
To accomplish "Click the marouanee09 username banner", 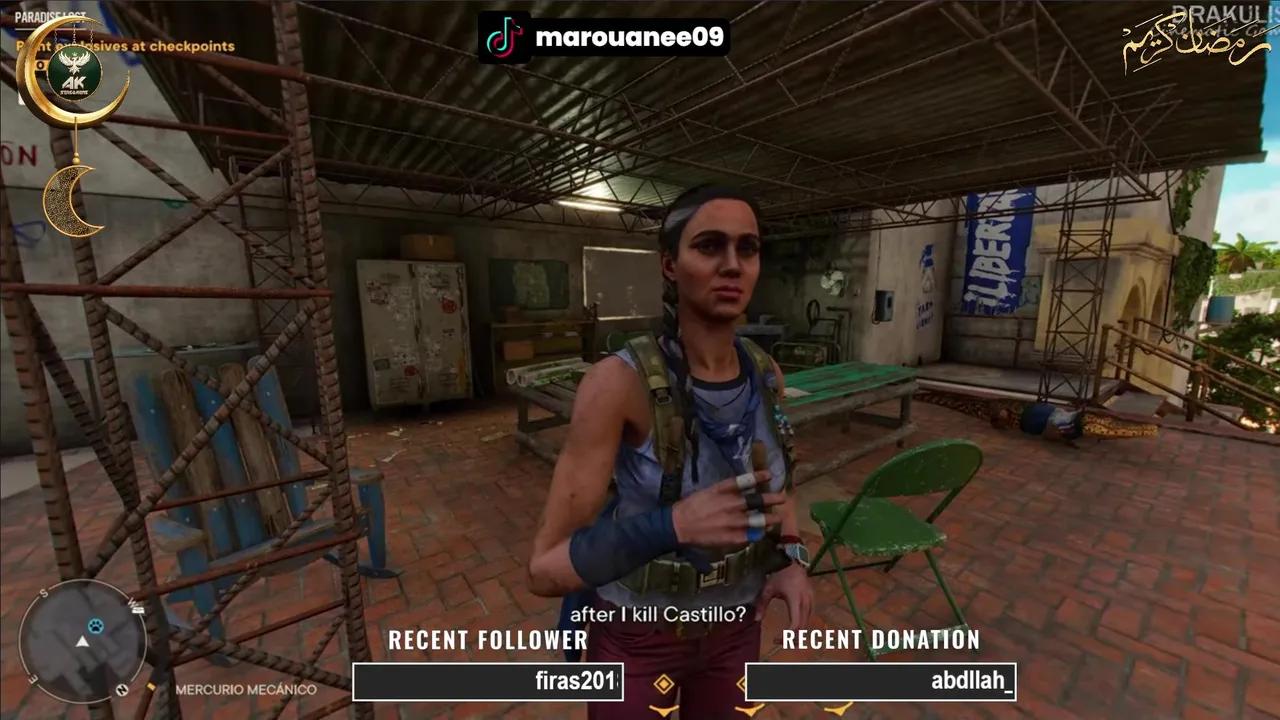I will (630, 34).
